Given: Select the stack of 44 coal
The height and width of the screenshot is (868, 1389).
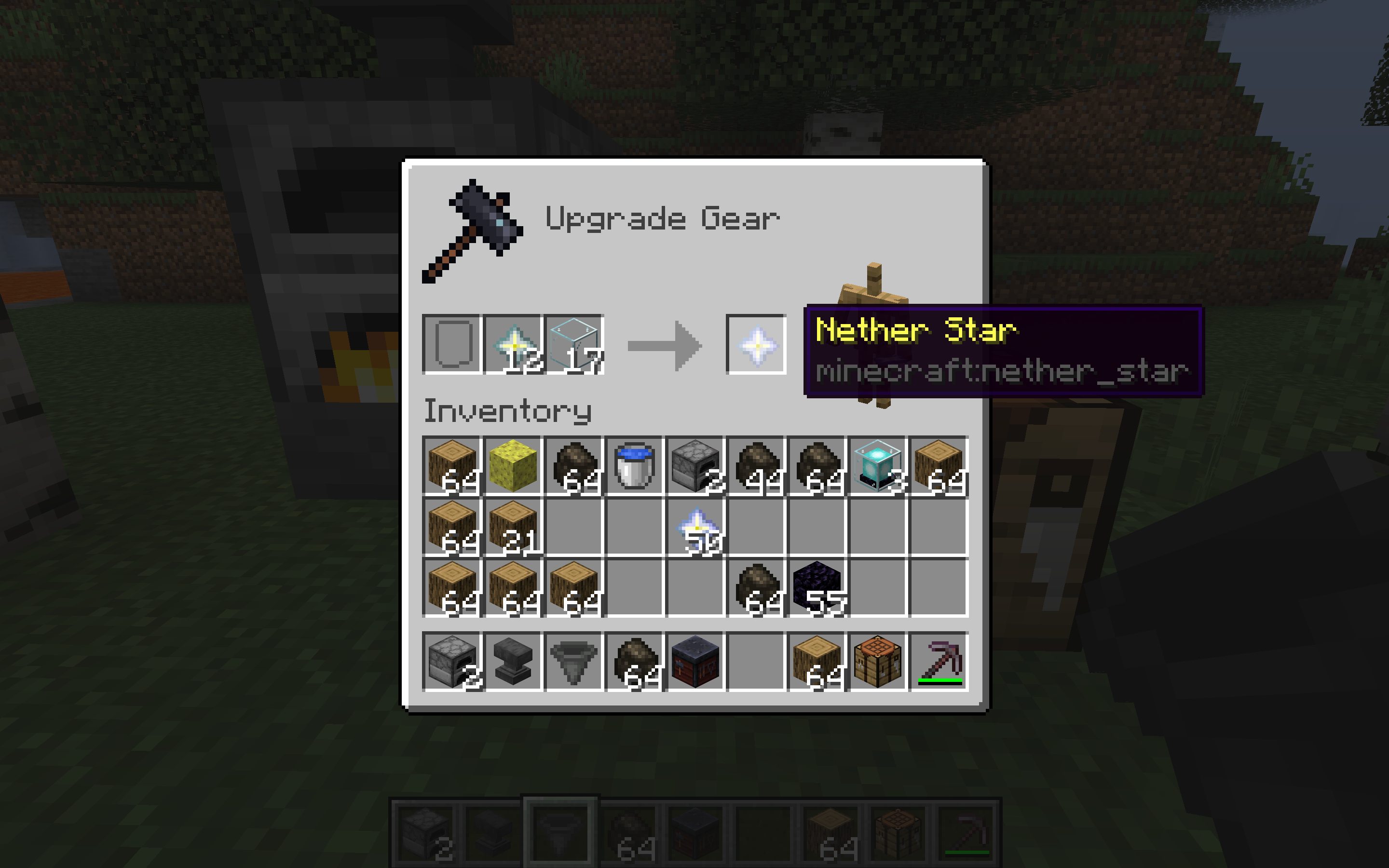Looking at the screenshot, I should pos(756,465).
